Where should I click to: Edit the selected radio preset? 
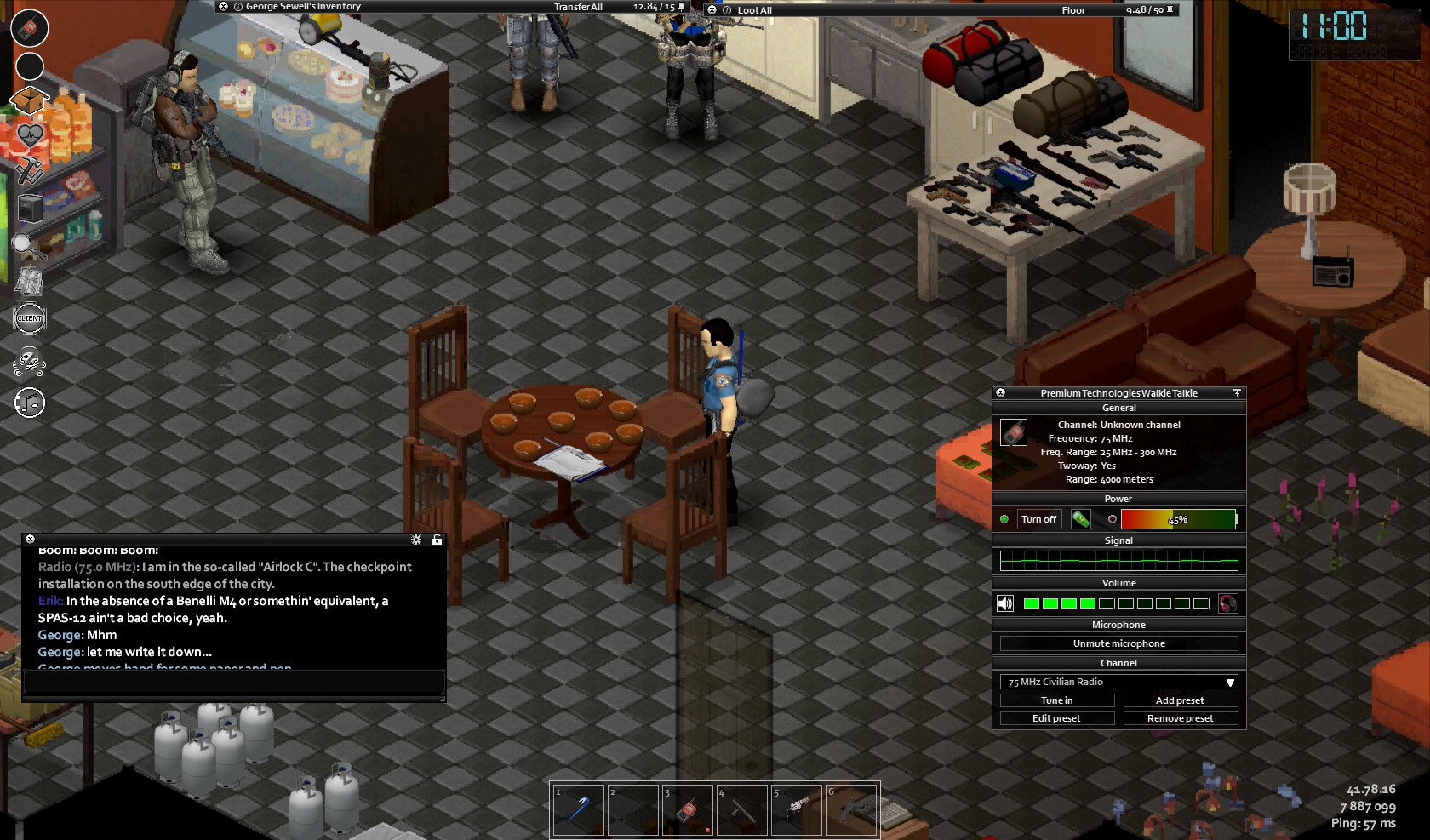pos(1056,718)
